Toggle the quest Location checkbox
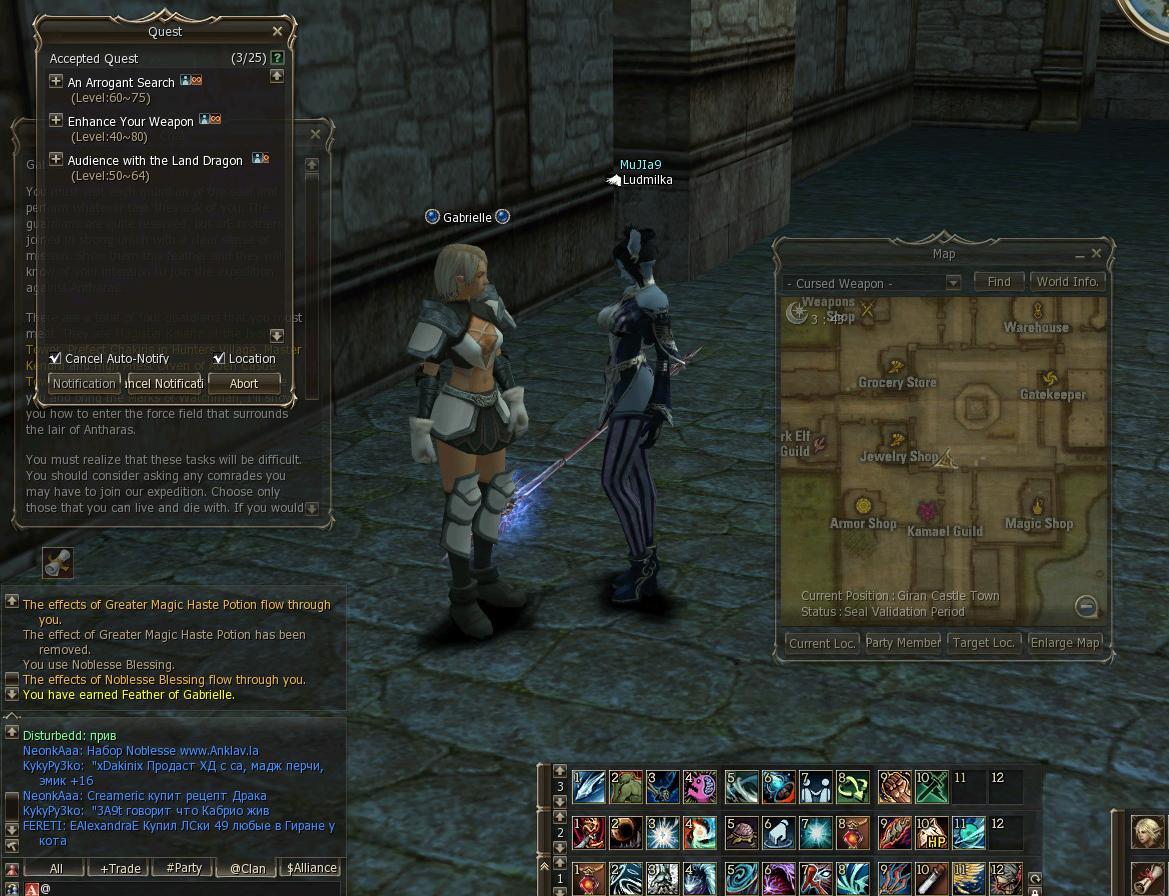1169x896 pixels. [219, 358]
